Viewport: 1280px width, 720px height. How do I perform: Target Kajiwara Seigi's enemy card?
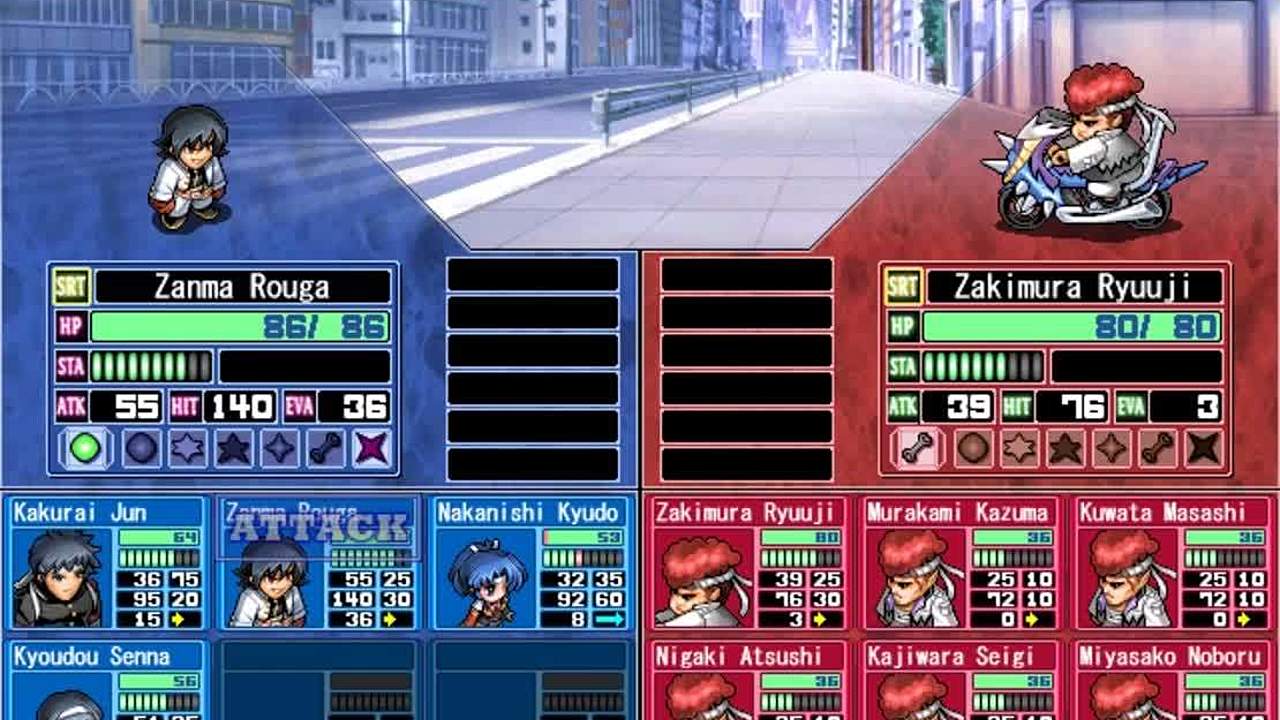[x=959, y=681]
